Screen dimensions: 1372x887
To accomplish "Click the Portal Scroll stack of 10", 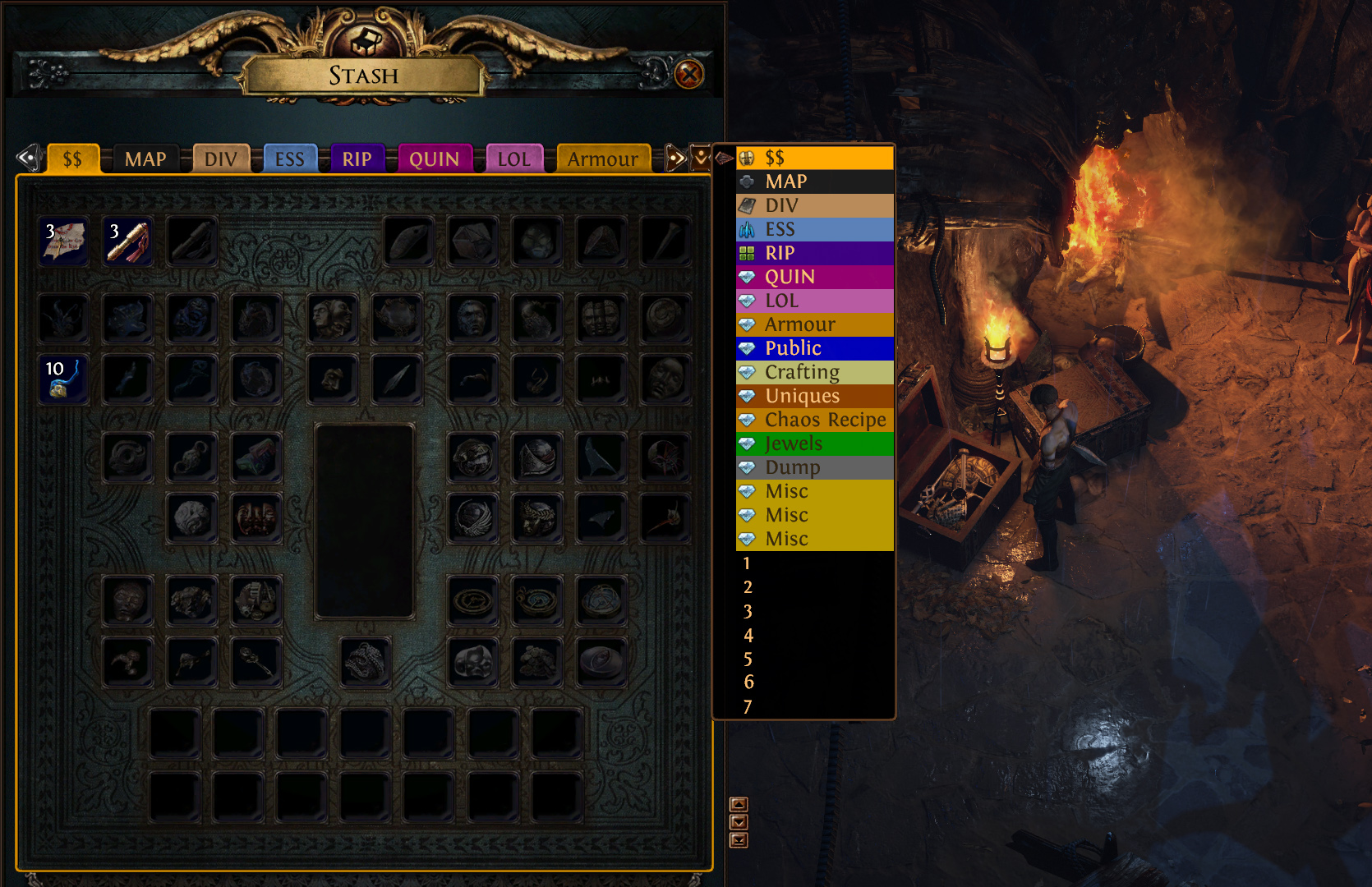I will 63,379.
